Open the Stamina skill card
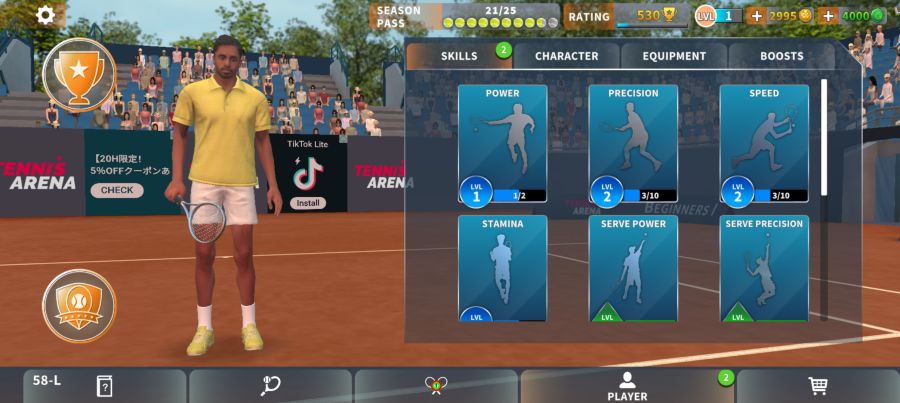 (502, 268)
